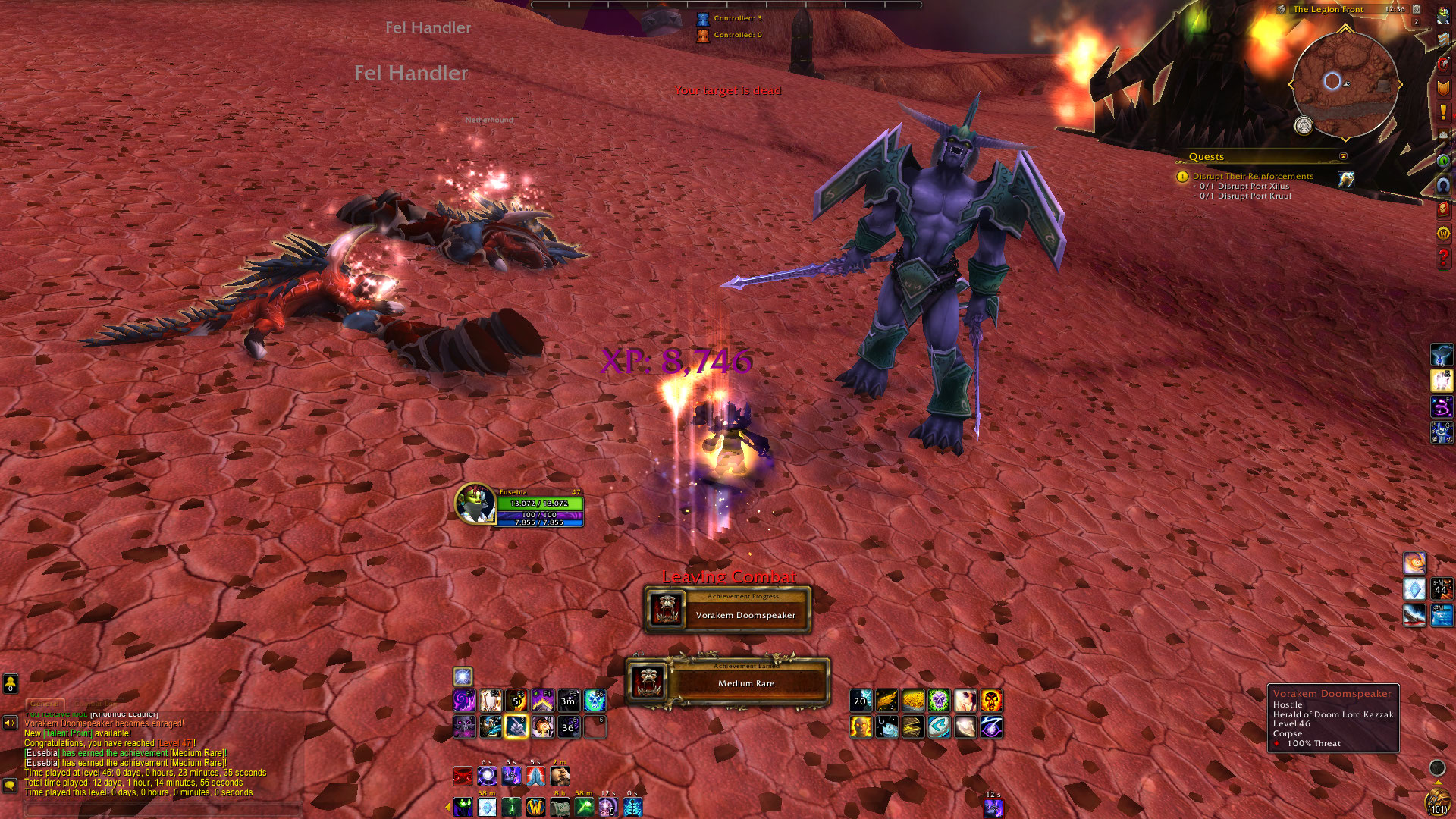This screenshot has width=1456, height=819.
Task: Use the Disrupt Their Reinforcements quest item
Action: point(1346,179)
